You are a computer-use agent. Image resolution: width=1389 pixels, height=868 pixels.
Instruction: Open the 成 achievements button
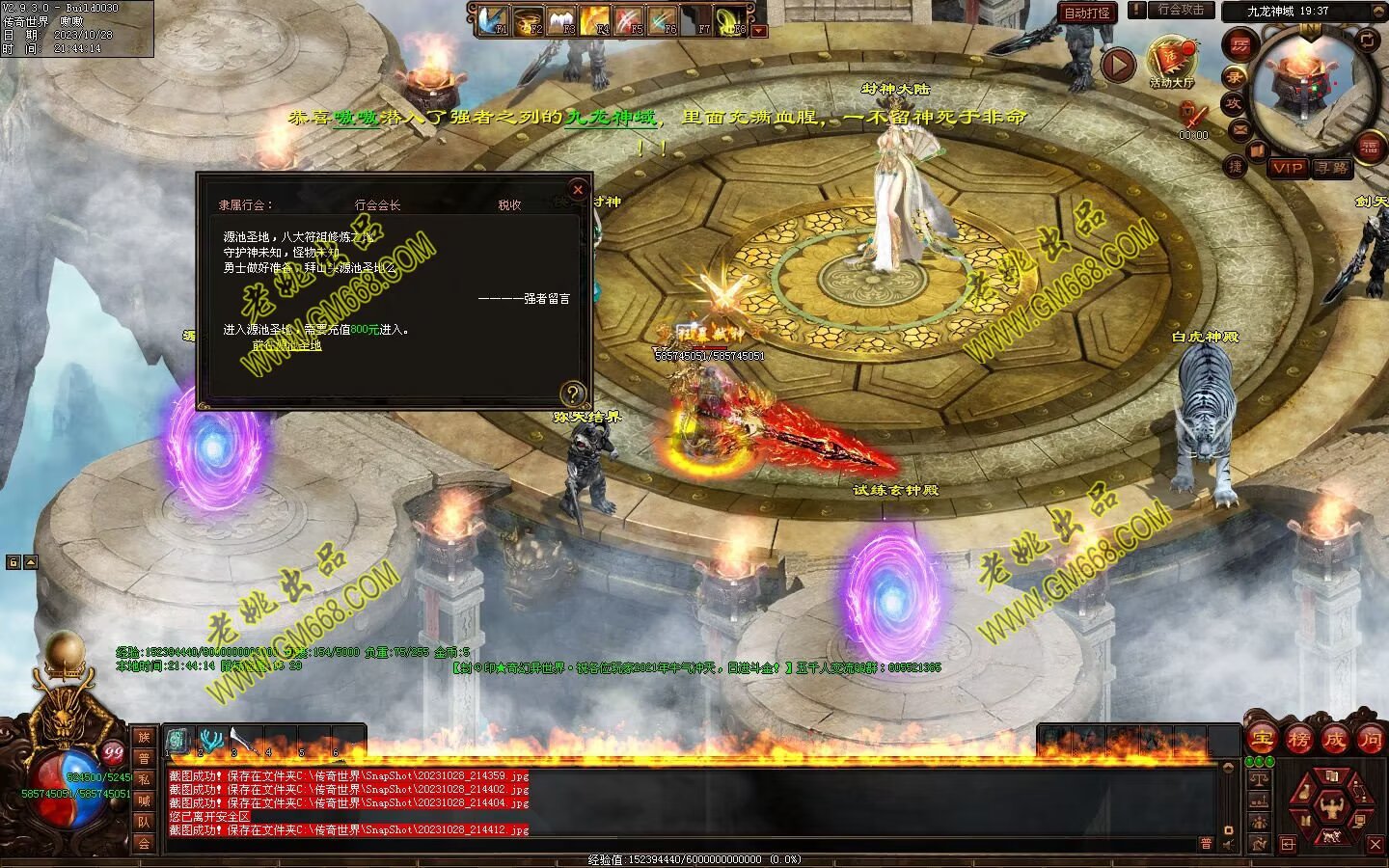pyautogui.click(x=1335, y=740)
